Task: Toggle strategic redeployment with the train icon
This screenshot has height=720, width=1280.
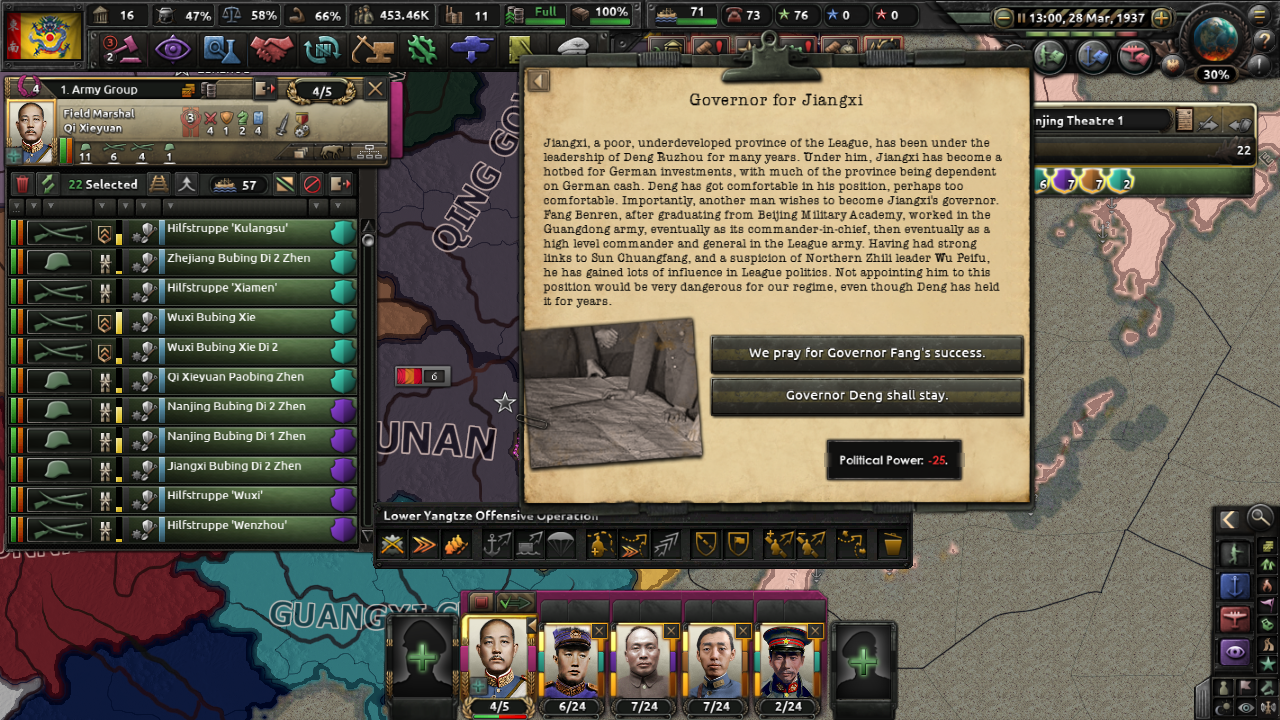Action: pos(157,184)
